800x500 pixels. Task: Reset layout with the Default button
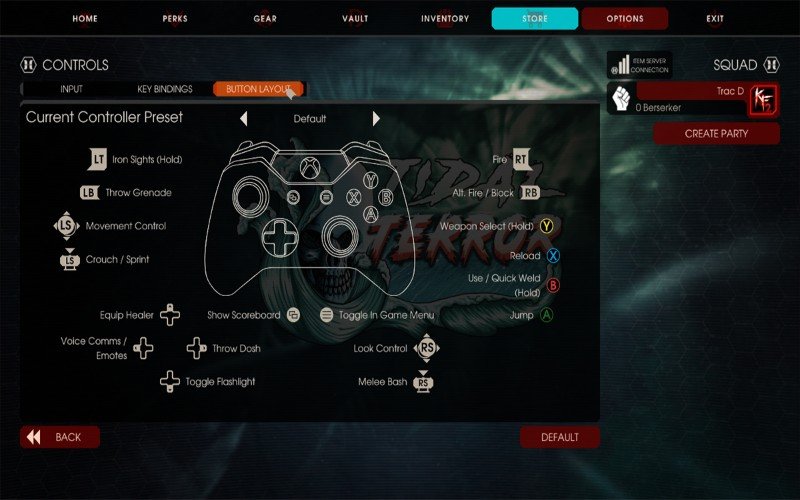pyautogui.click(x=560, y=437)
